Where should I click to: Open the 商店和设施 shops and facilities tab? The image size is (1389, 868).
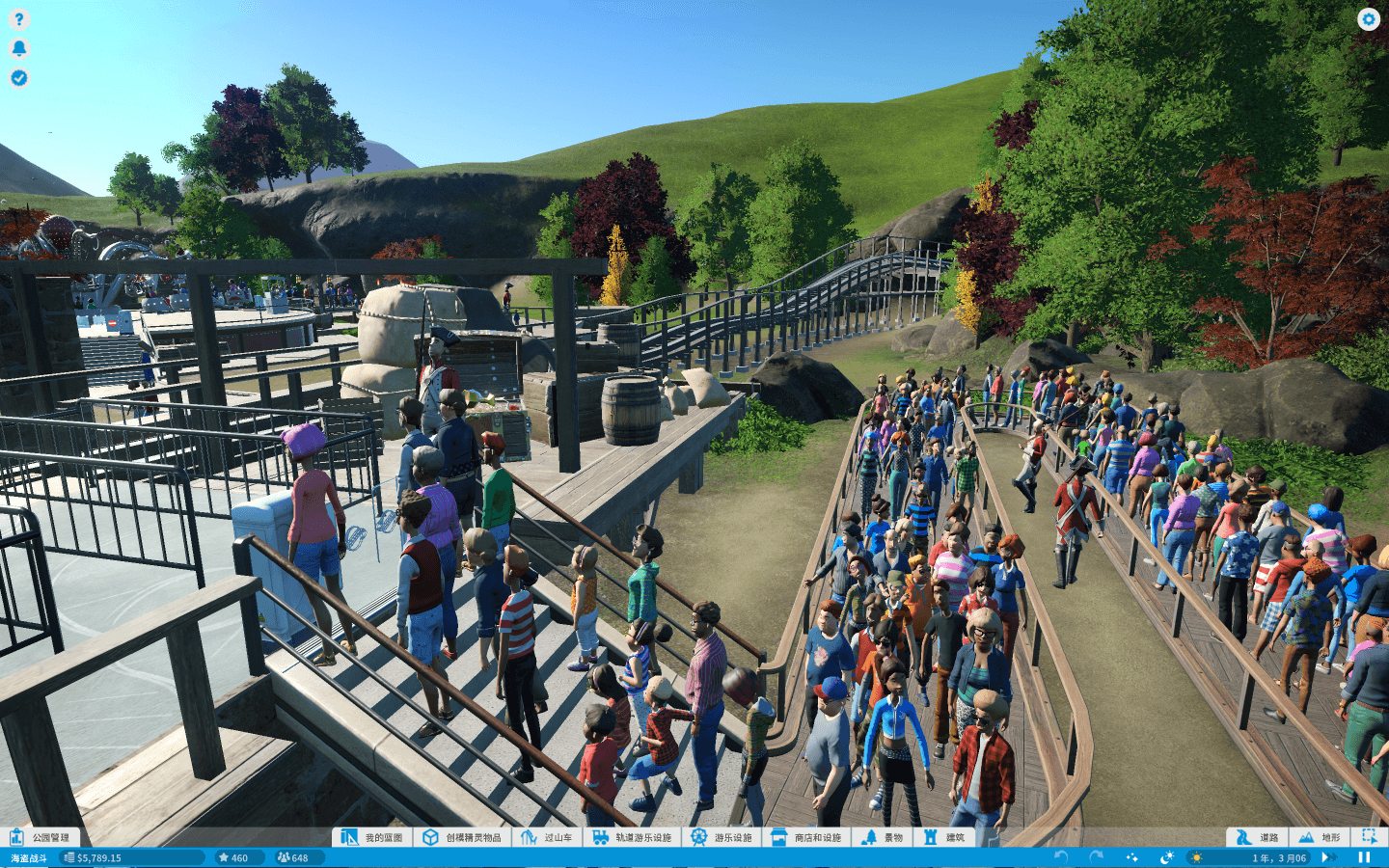[807, 837]
